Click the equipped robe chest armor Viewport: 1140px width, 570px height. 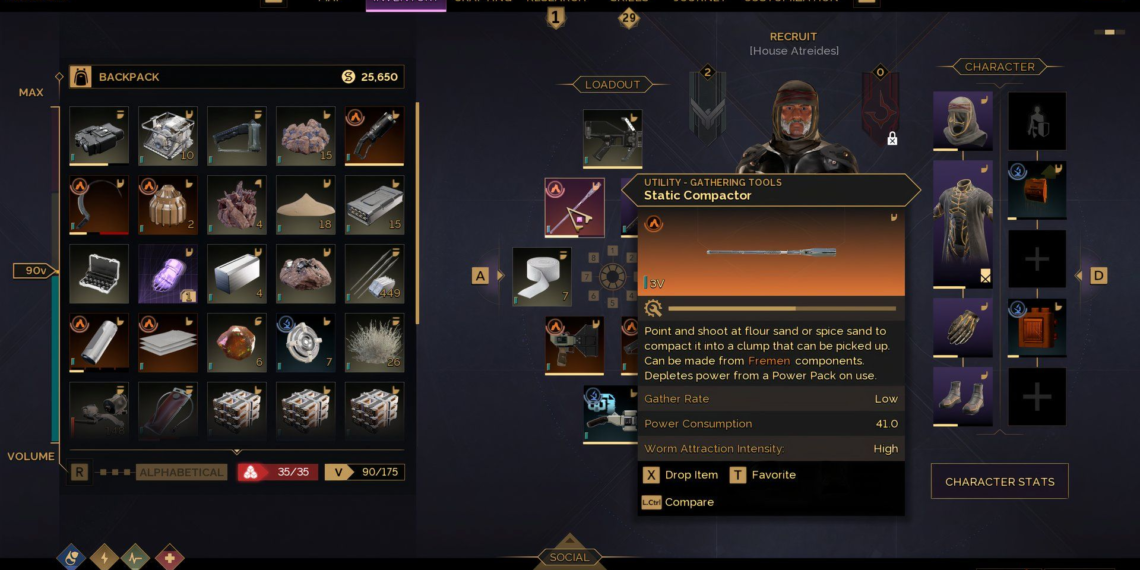[x=962, y=224]
